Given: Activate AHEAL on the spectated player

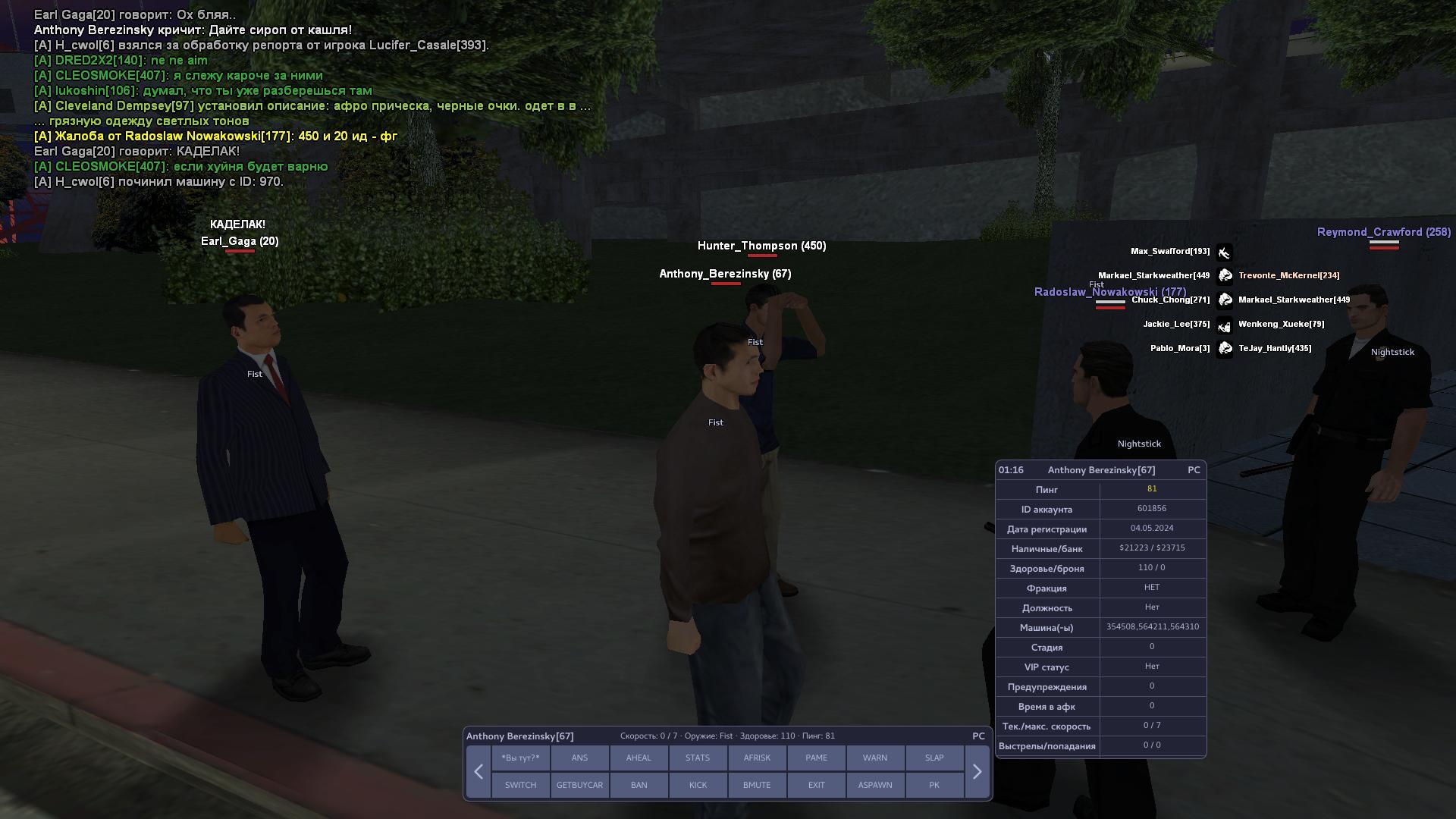Looking at the screenshot, I should 639,758.
